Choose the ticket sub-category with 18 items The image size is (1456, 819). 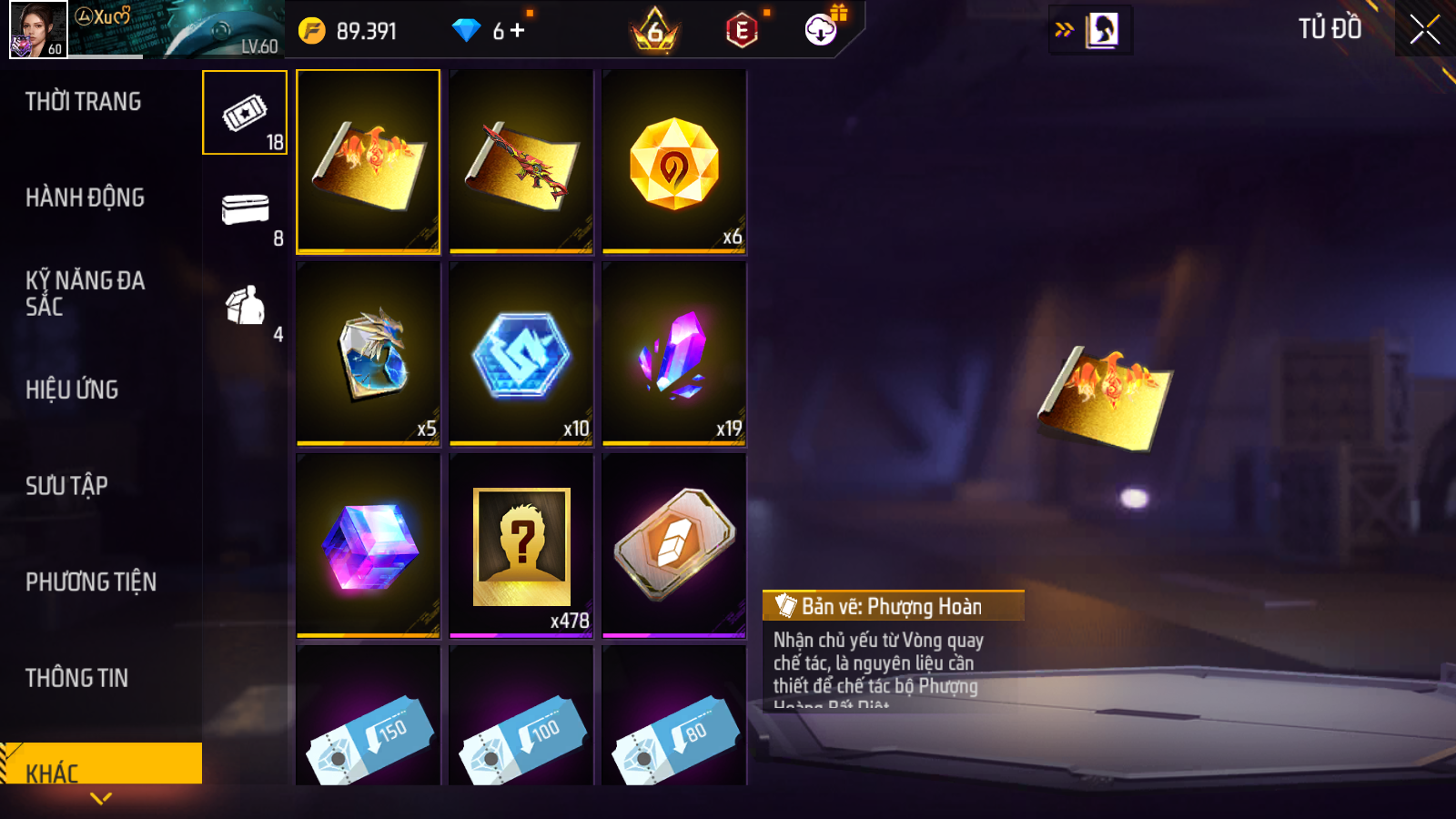coord(245,113)
